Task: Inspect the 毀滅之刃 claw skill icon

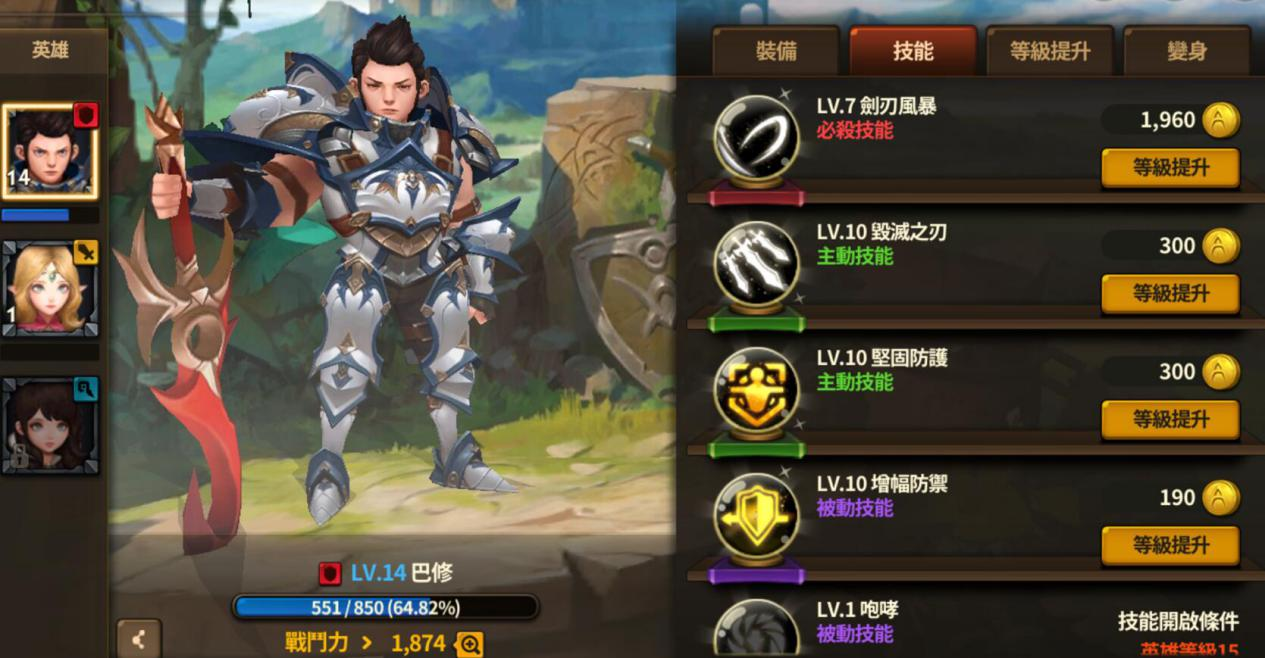Action: 756,265
